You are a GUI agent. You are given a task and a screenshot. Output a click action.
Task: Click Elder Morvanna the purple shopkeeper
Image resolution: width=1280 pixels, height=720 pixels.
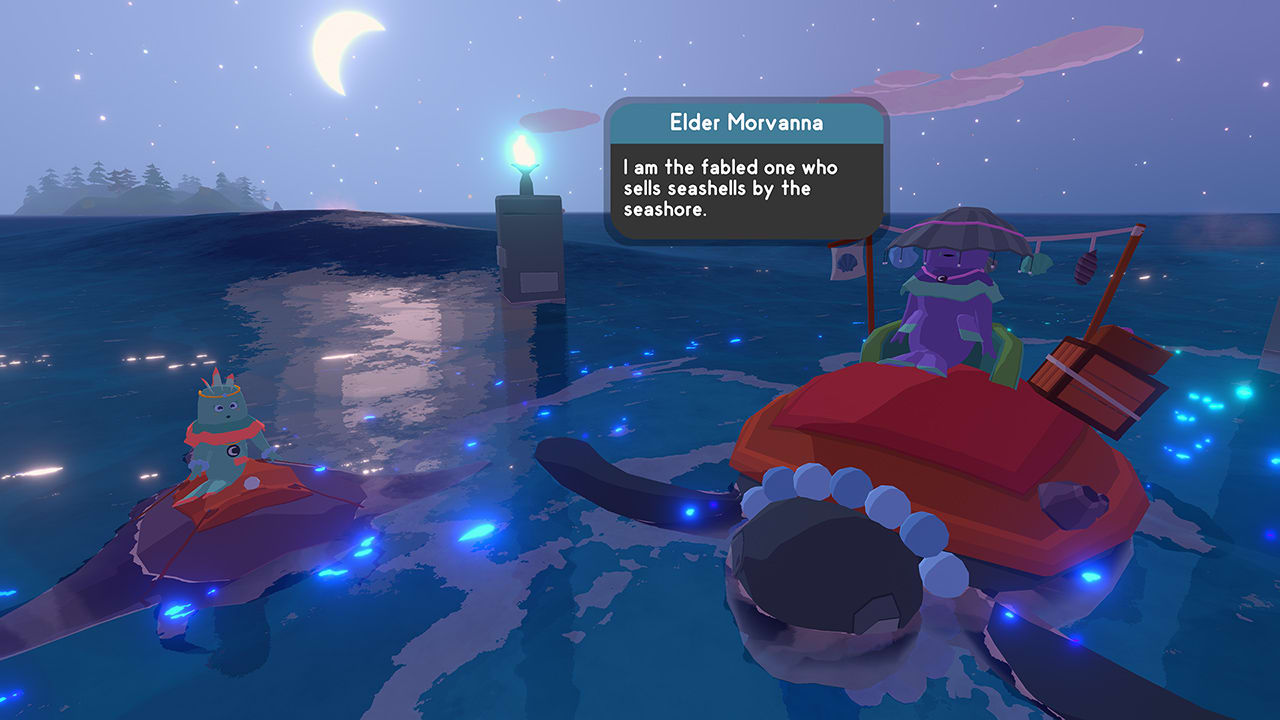pos(950,310)
